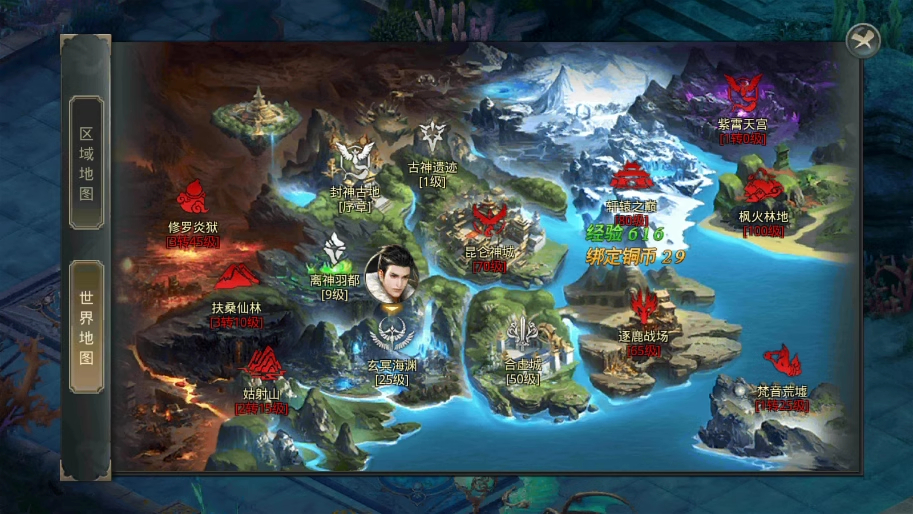Select the 姑射山 location marker
This screenshot has height=514, width=913.
click(263, 363)
